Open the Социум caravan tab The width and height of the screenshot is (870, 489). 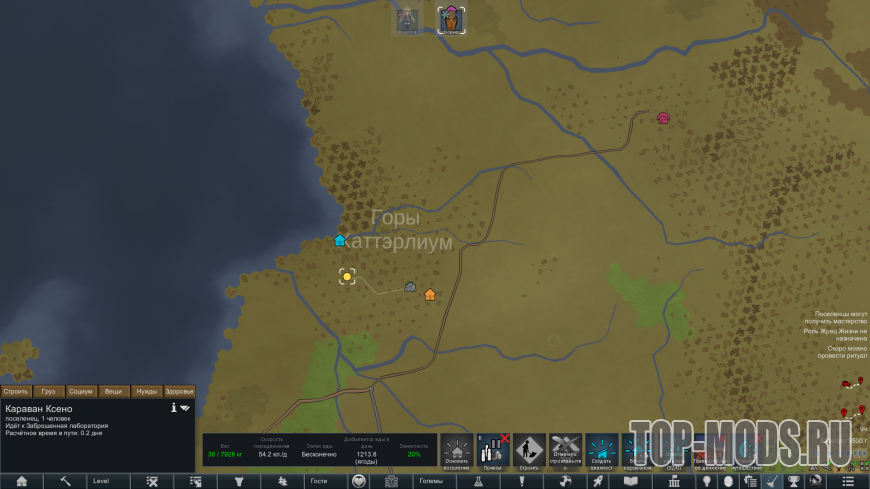click(82, 391)
